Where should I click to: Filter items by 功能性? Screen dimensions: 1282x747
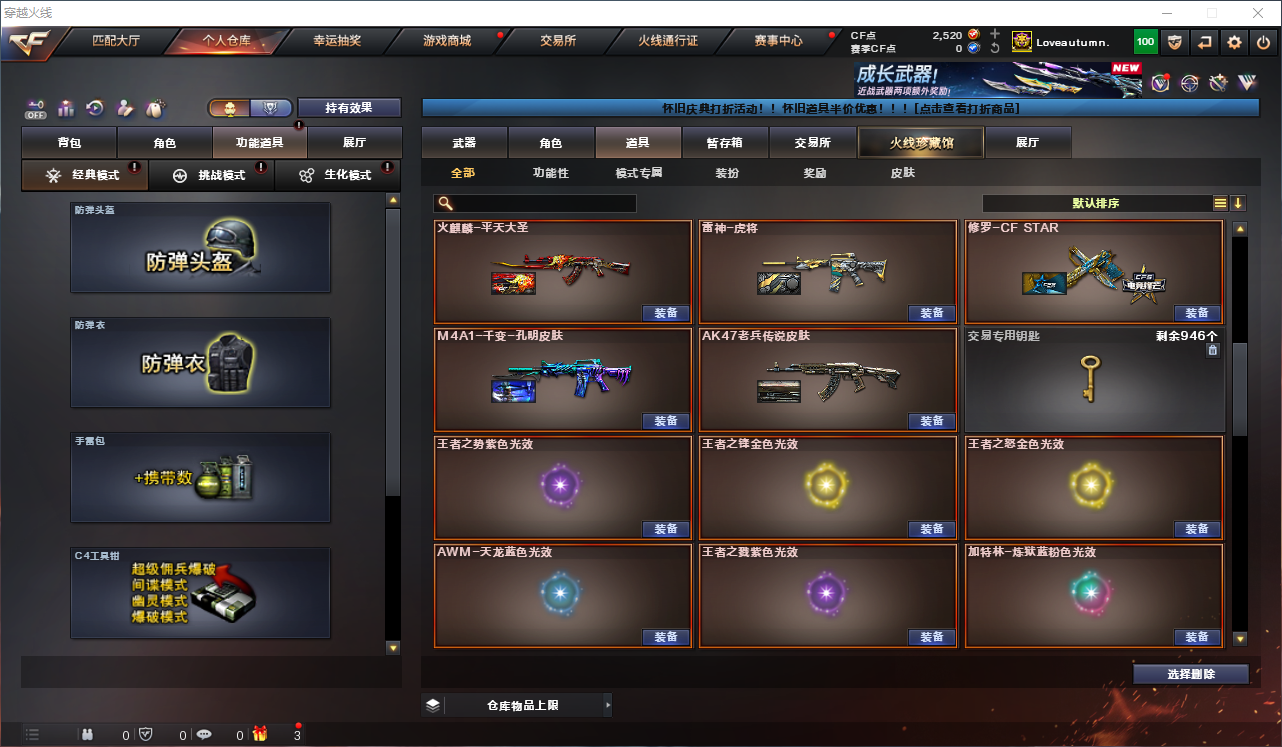coord(551,173)
